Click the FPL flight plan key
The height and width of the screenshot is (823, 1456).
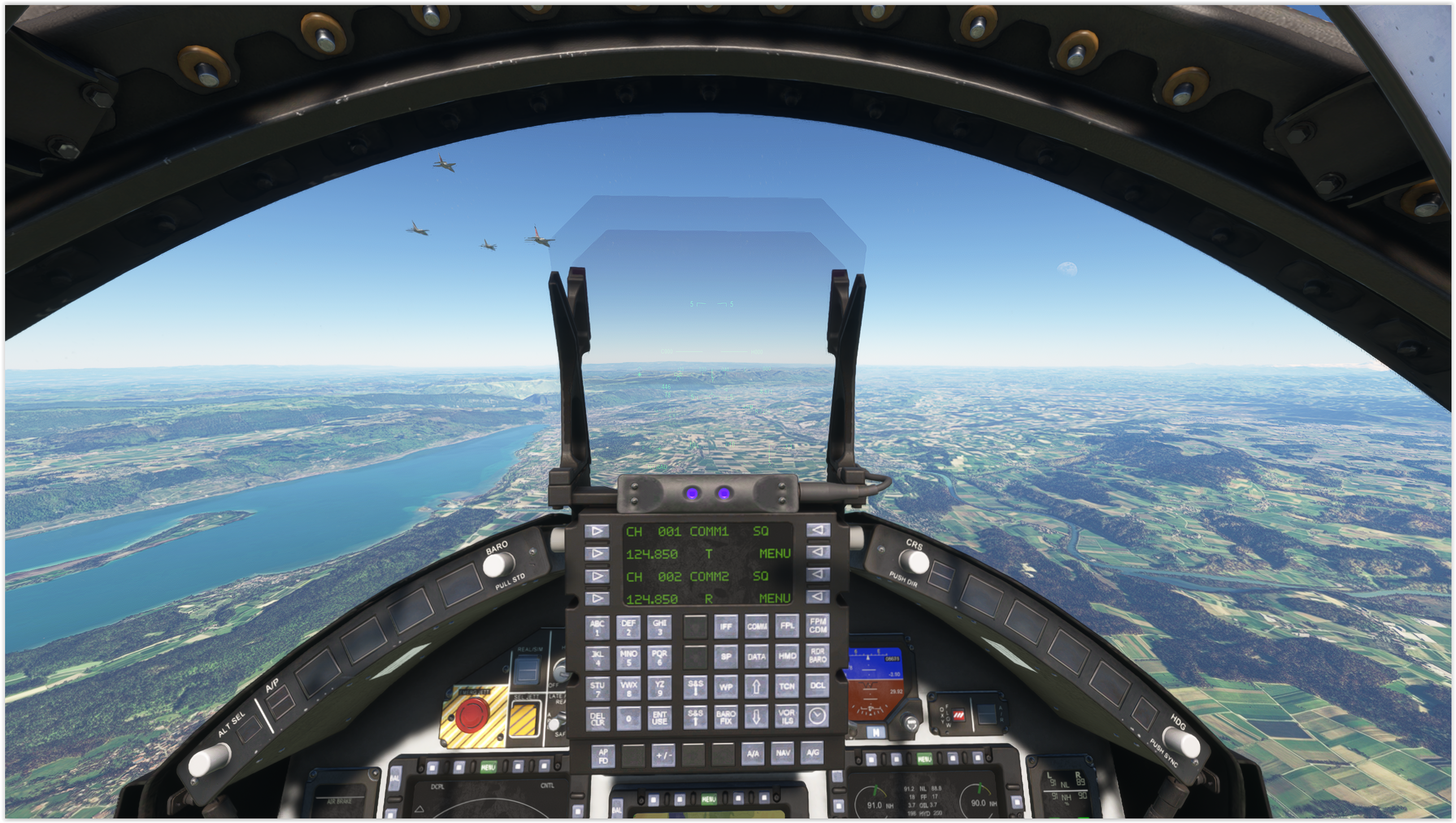pyautogui.click(x=787, y=626)
